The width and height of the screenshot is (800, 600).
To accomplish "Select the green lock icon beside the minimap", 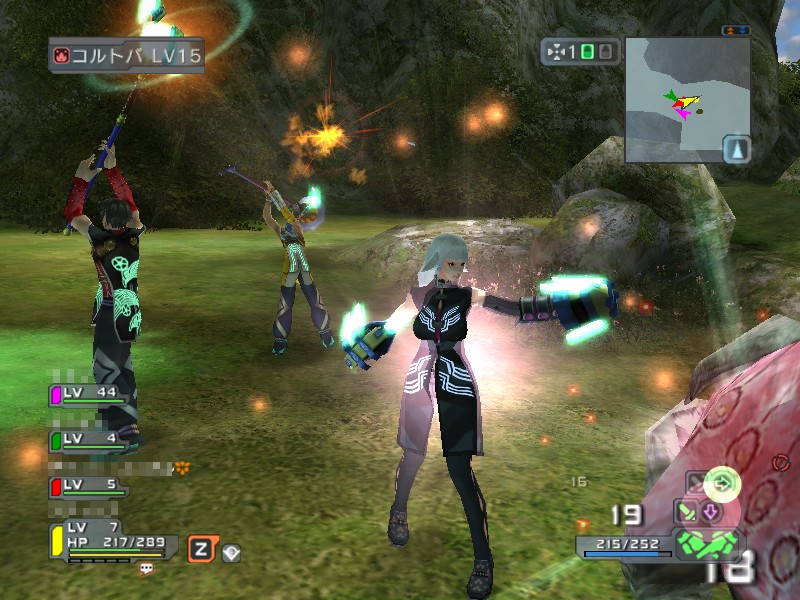I will click(589, 51).
